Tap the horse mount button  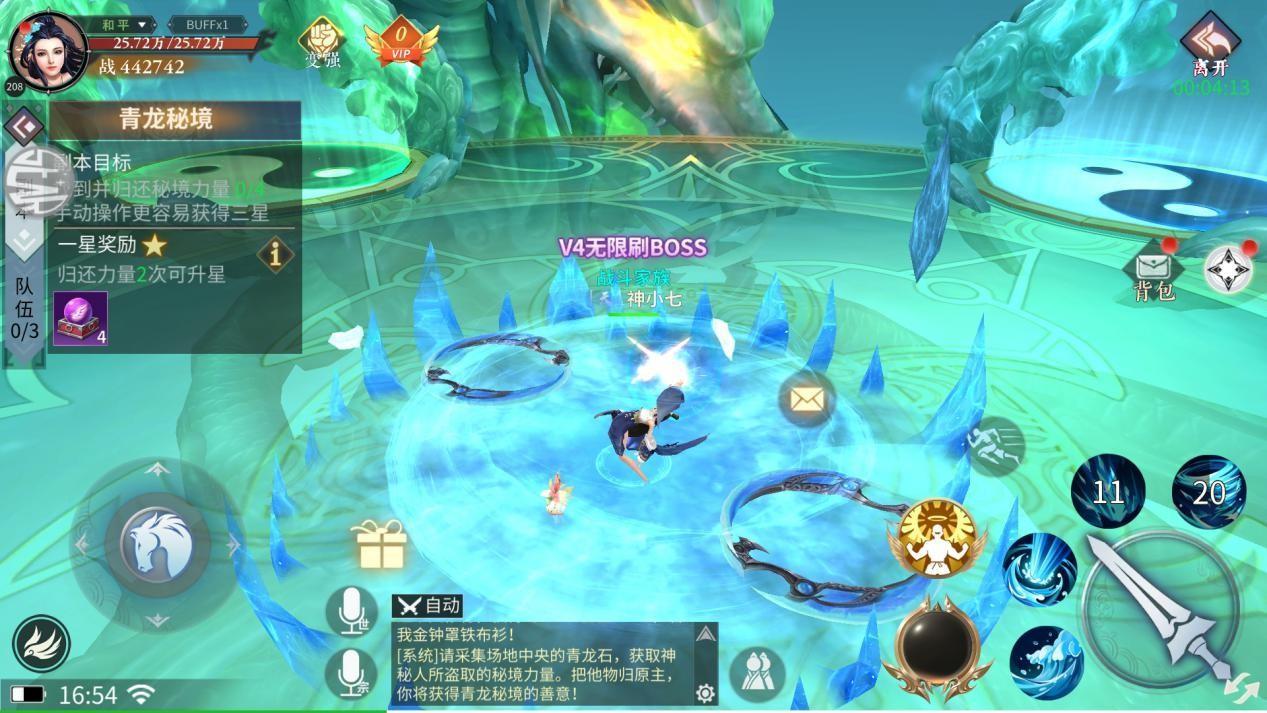157,545
